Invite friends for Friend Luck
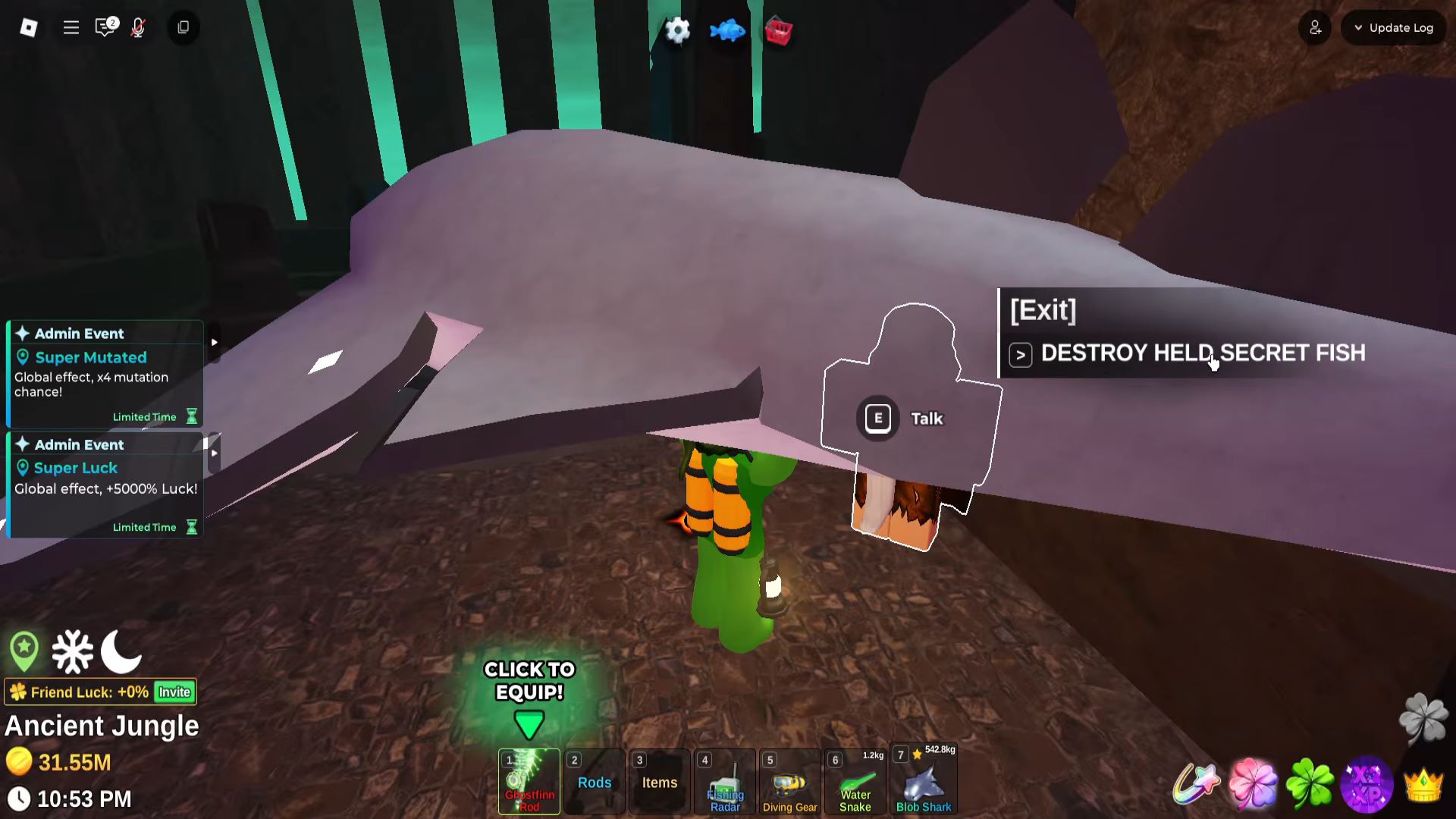This screenshot has width=1456, height=819. [174, 692]
